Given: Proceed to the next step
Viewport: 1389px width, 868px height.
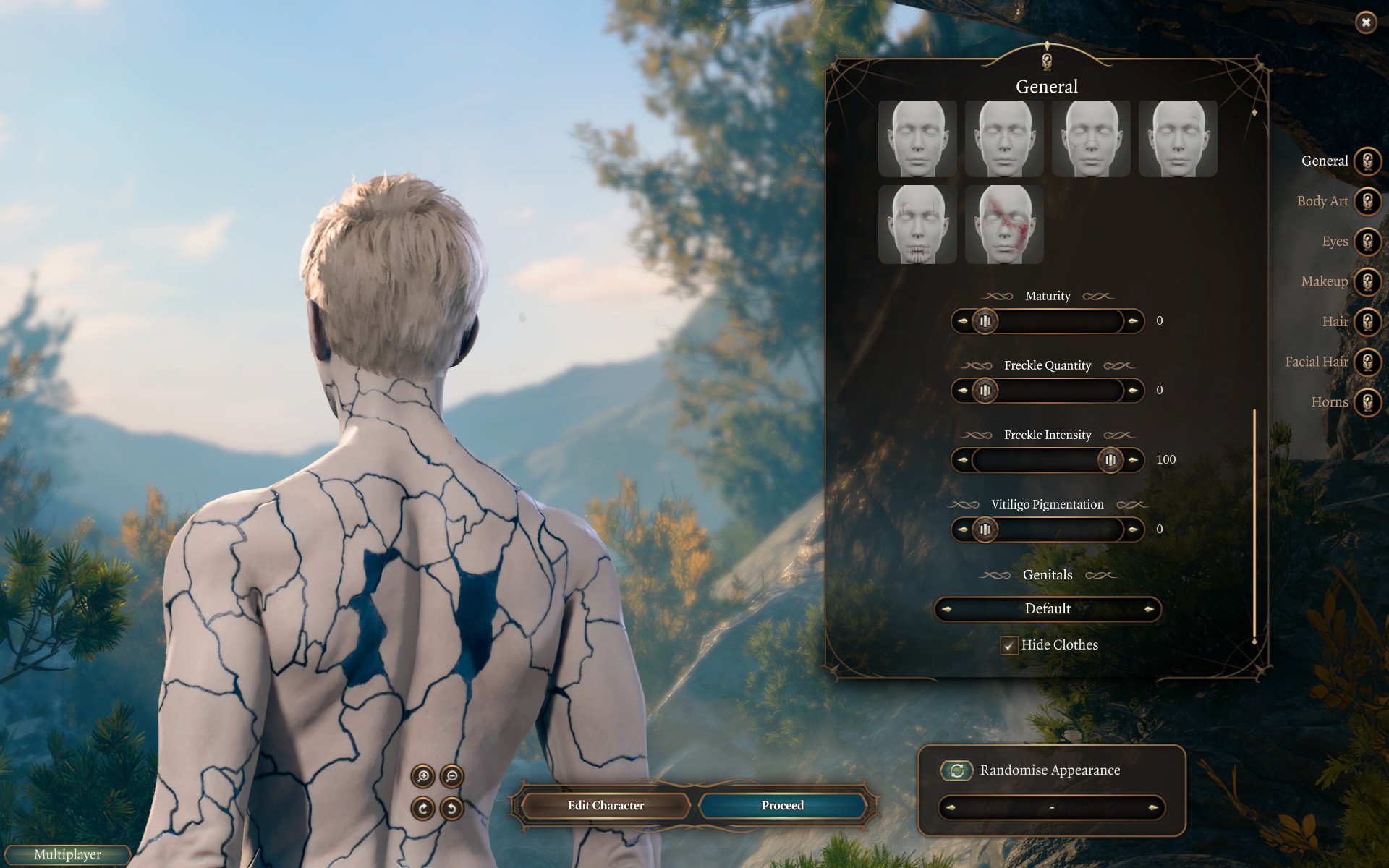Looking at the screenshot, I should pos(782,806).
